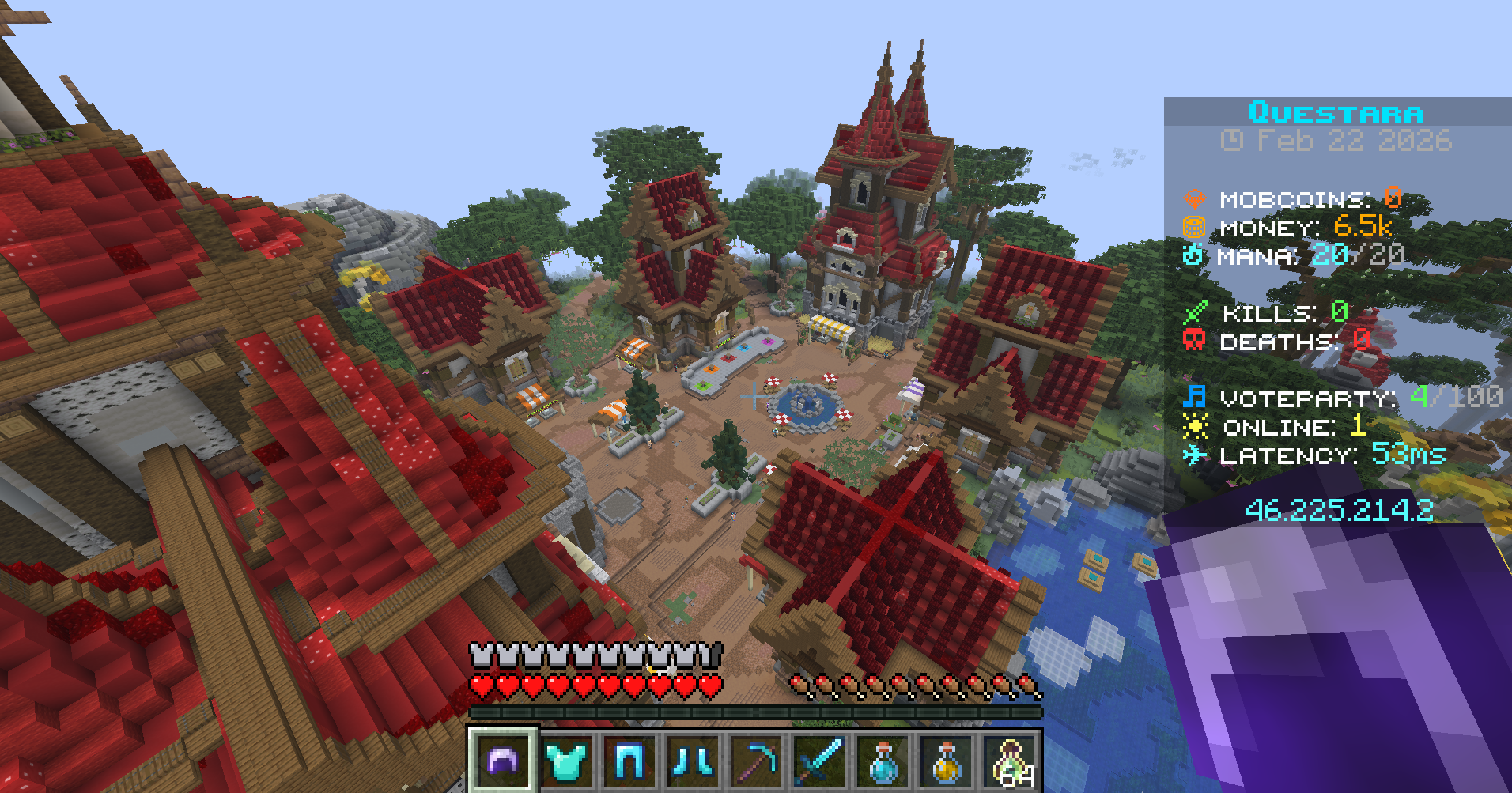Screen dimensions: 1512x793
Task: Click the sun icon next to Online
Action: 1196,426
